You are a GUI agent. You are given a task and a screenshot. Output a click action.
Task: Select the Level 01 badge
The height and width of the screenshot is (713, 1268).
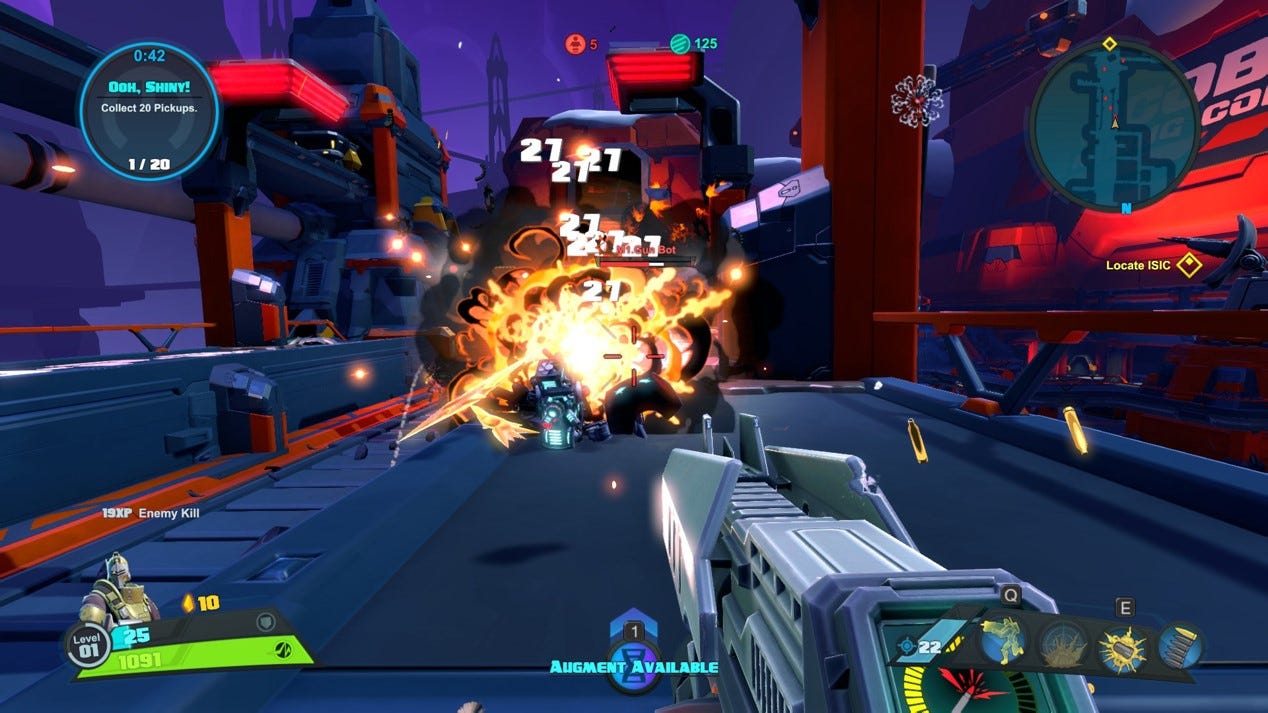(88, 644)
